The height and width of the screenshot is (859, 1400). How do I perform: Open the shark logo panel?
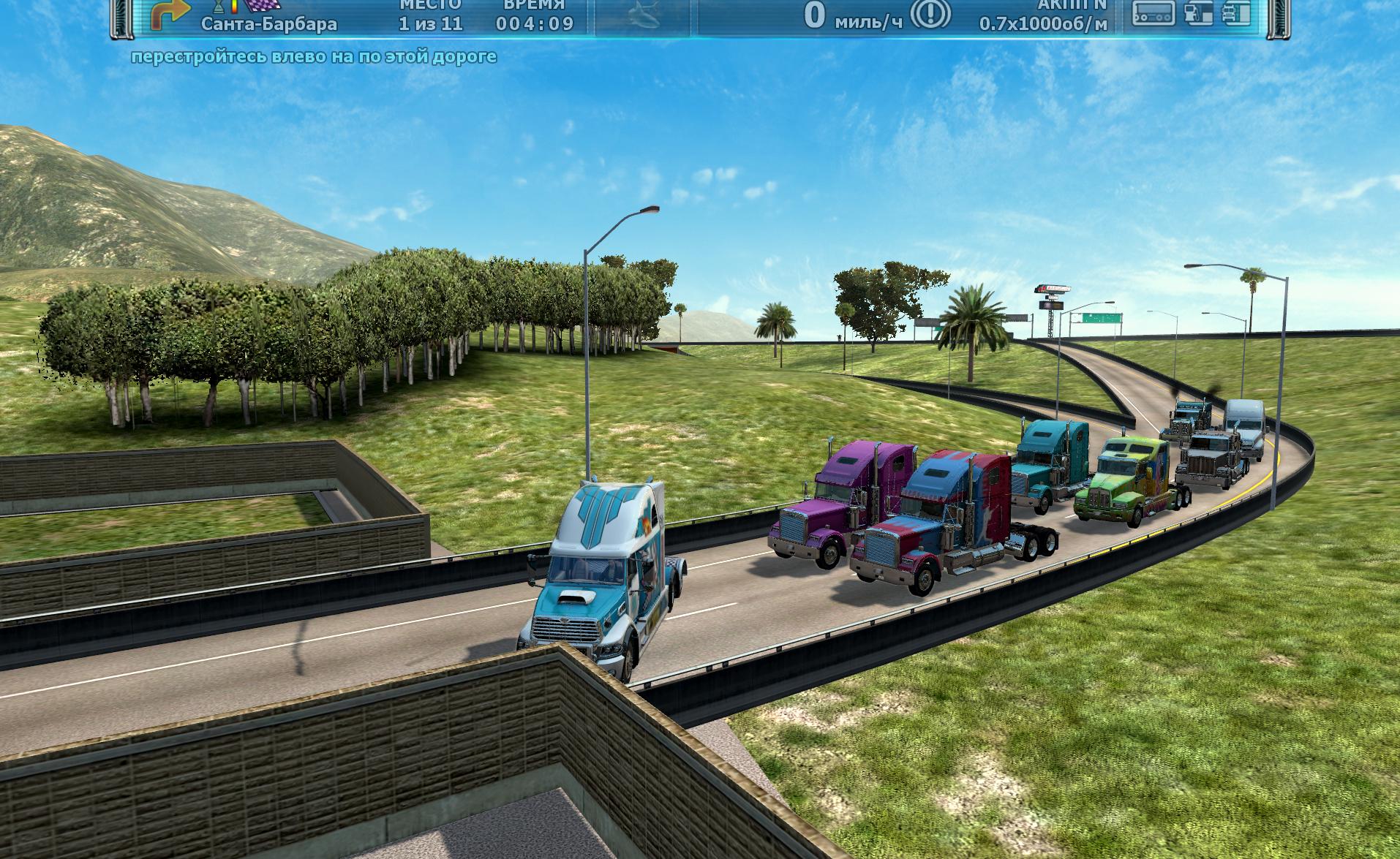644,16
